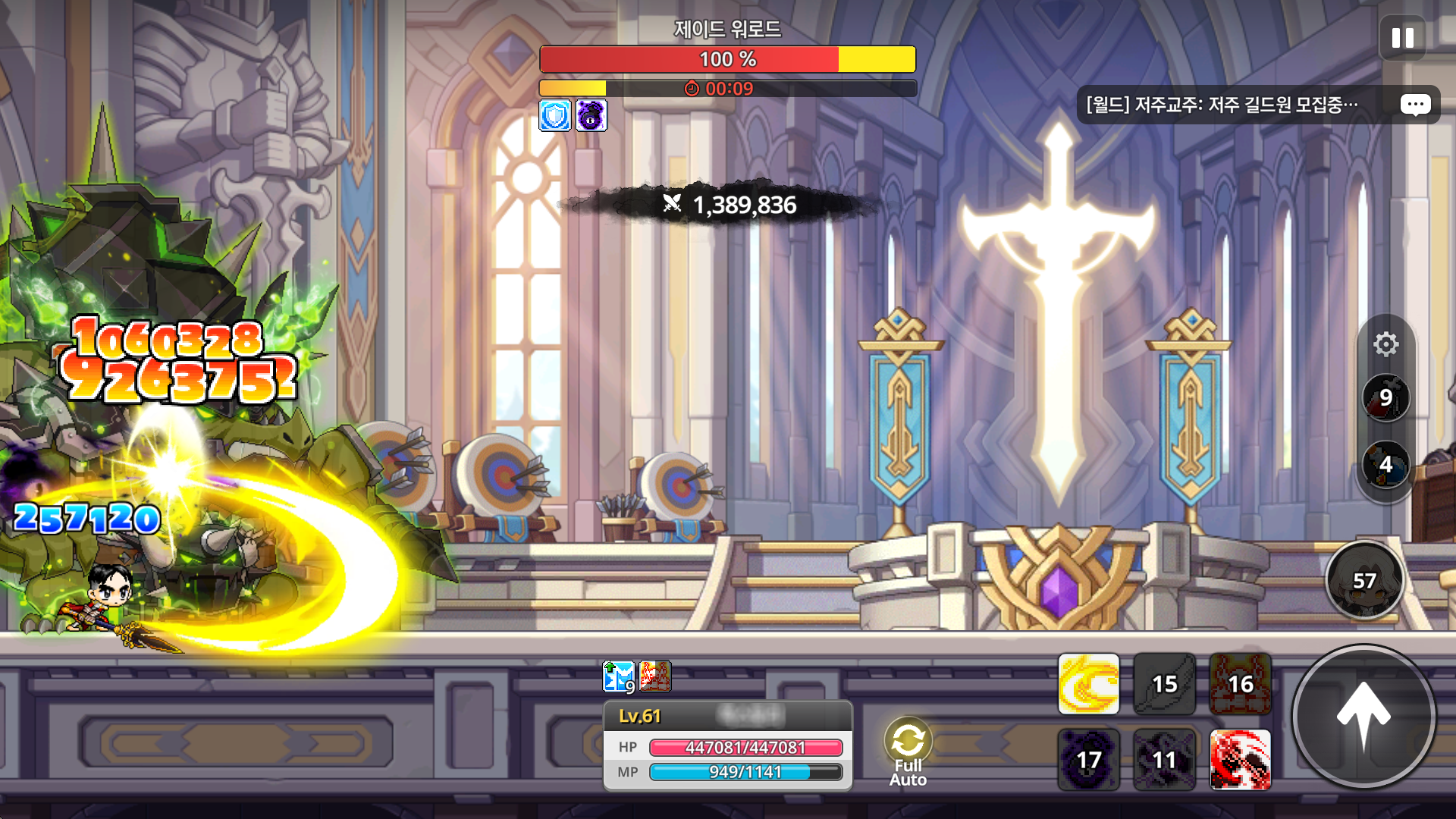Screen dimensions: 1456x819
Task: Open the gear settings icon
Action: (x=1385, y=344)
